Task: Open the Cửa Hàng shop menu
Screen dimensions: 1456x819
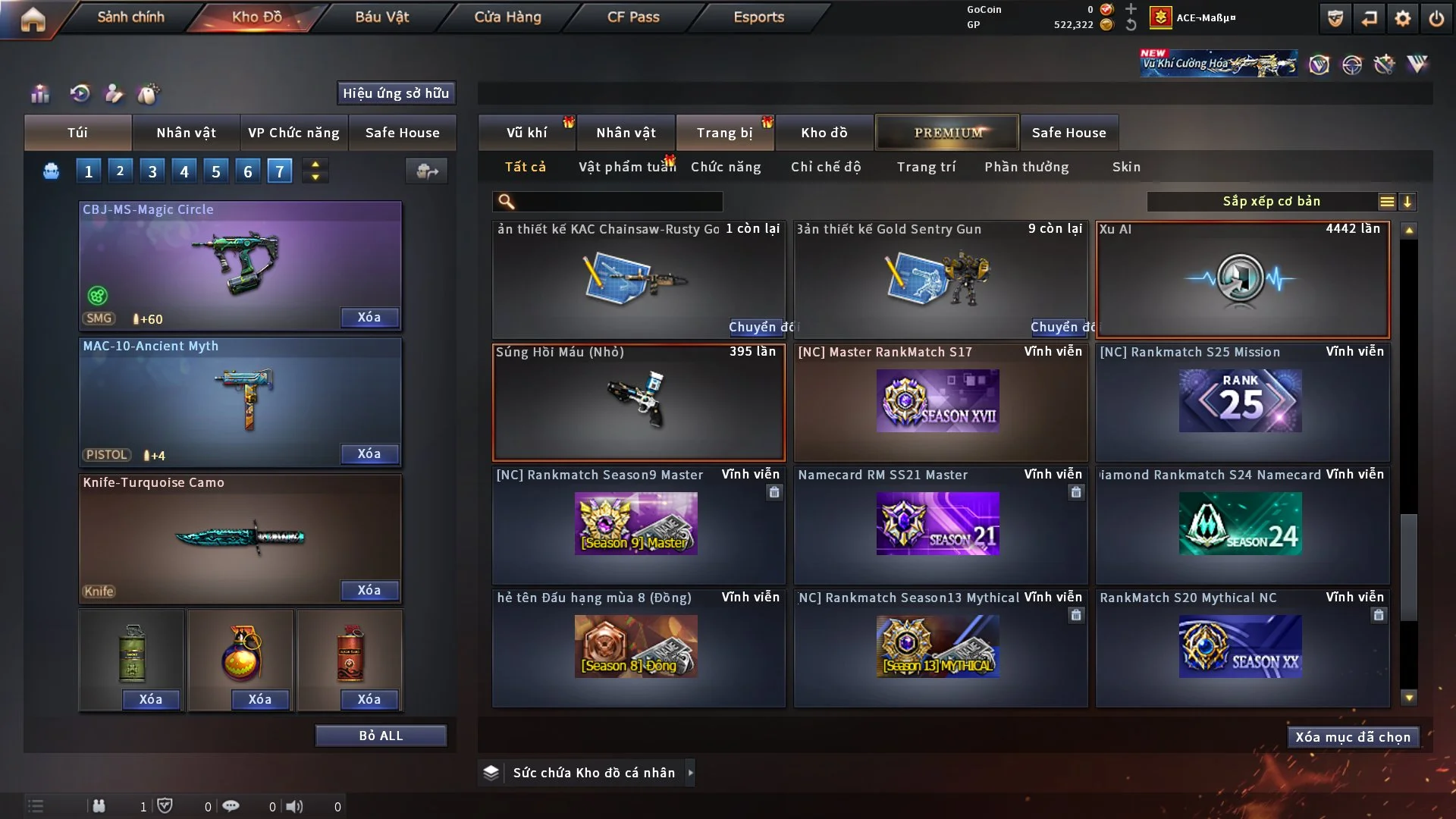Action: coord(507,17)
